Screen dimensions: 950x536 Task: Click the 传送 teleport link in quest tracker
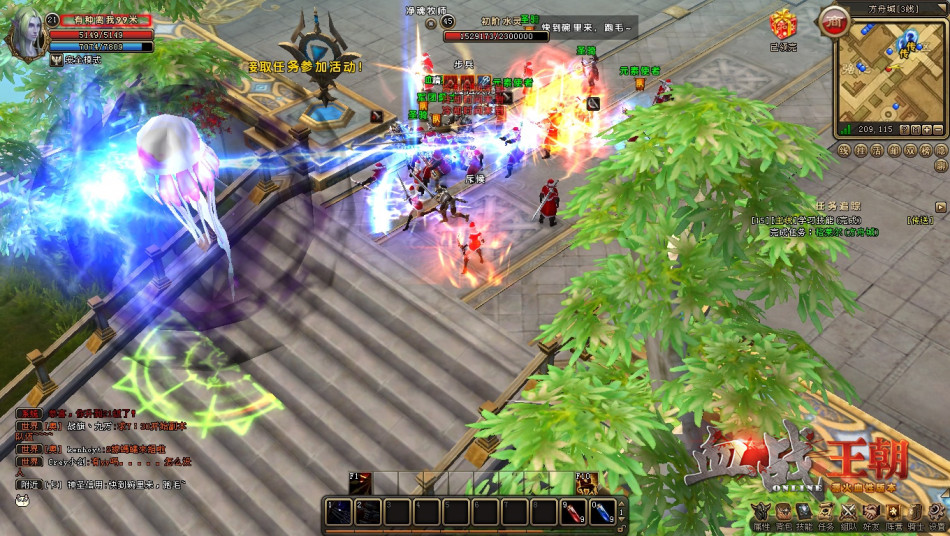(x=920, y=219)
